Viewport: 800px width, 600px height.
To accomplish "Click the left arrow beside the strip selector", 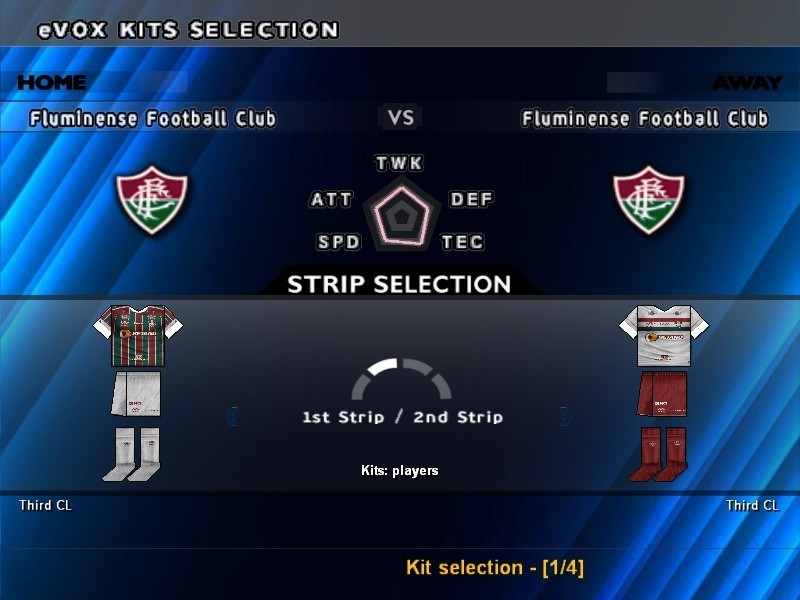I will point(232,415).
